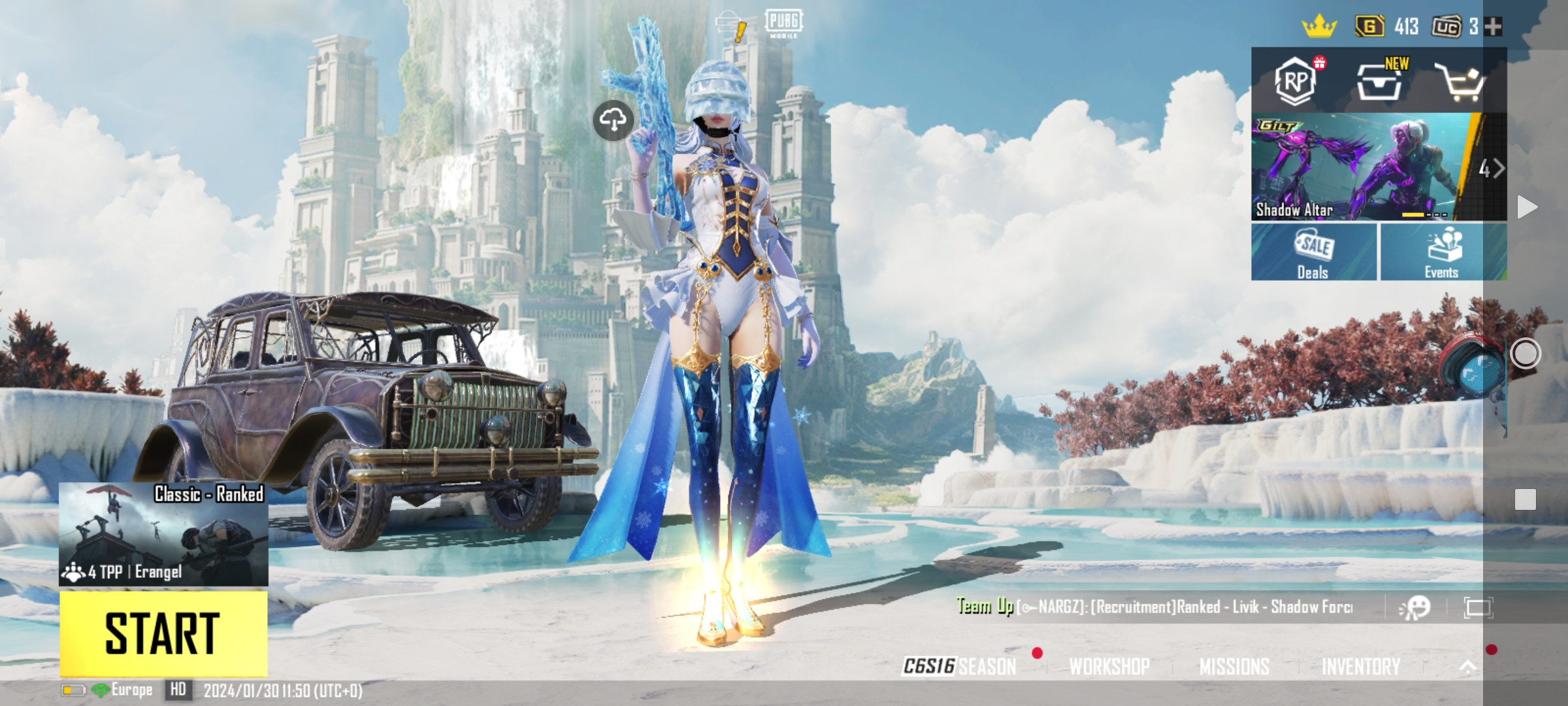
Task: Click the fullscreen frame icon by chat
Action: 1478,608
